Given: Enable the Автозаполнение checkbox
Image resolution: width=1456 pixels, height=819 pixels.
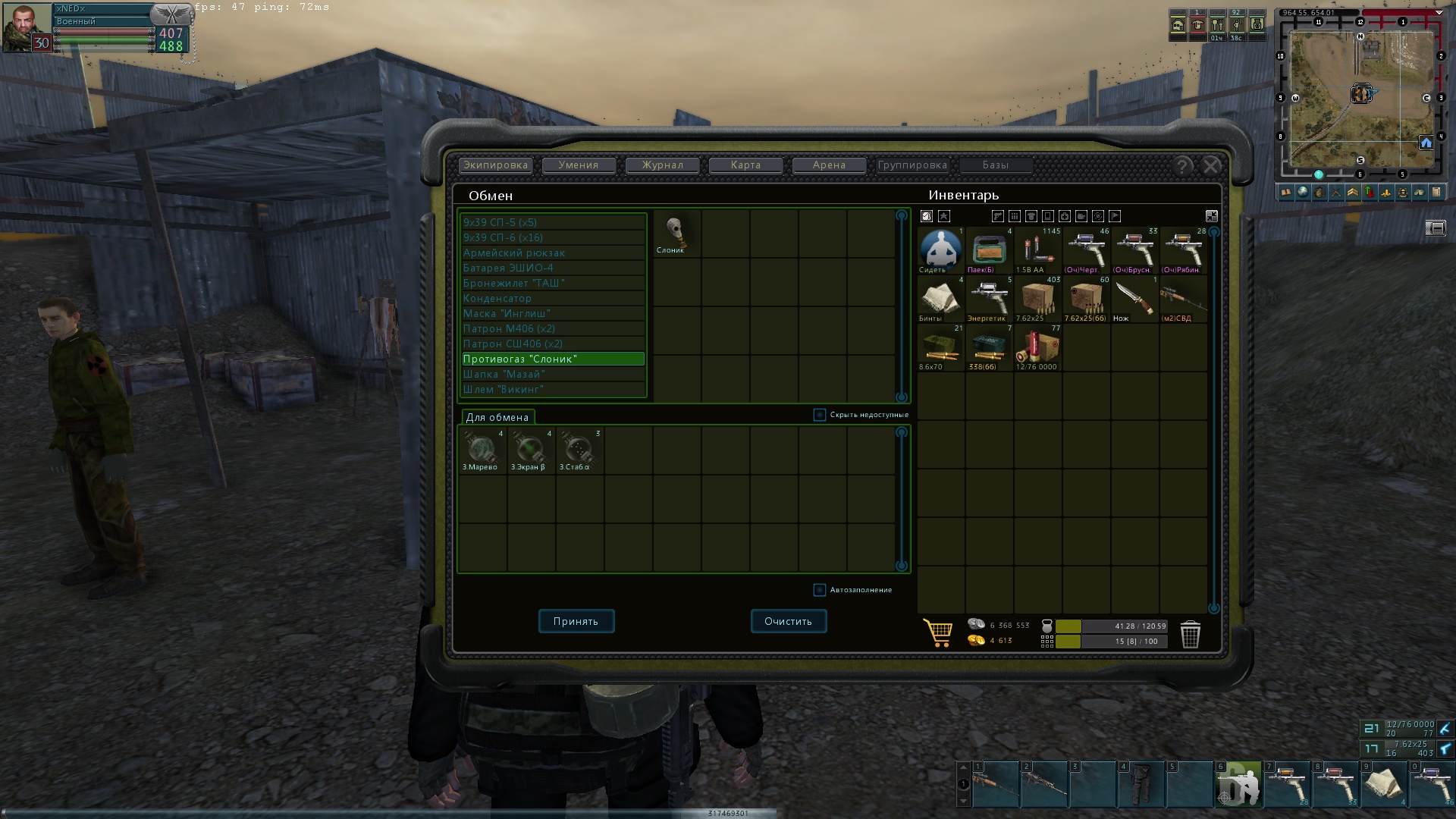Looking at the screenshot, I should click(x=820, y=590).
